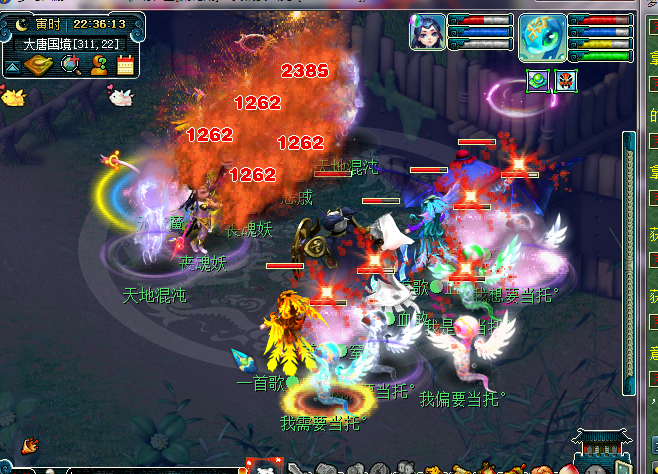Select the blue-haired character portrait
Image resolution: width=658 pixels, height=474 pixels.
pyautogui.click(x=427, y=32)
